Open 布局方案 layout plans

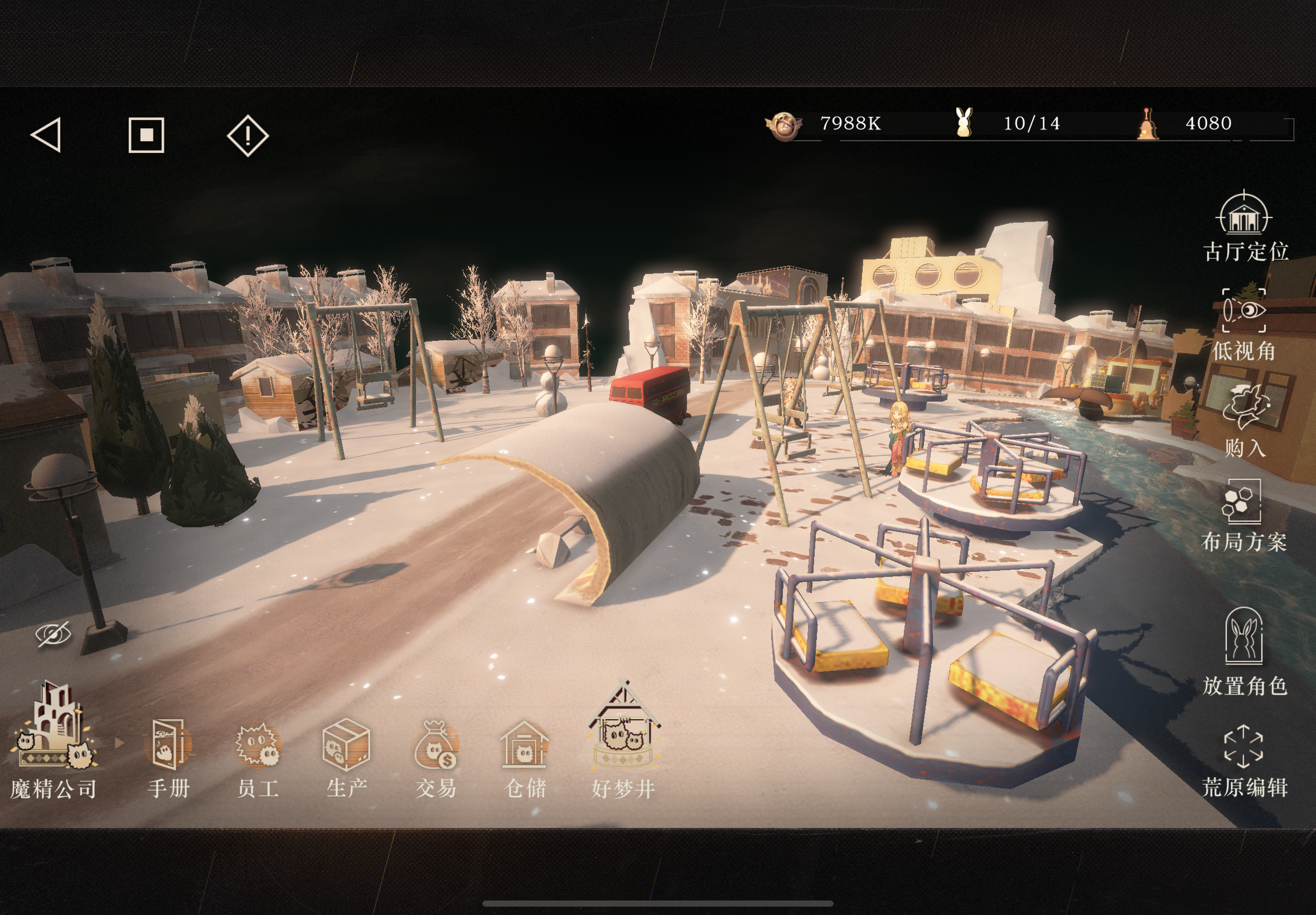[x=1244, y=514]
